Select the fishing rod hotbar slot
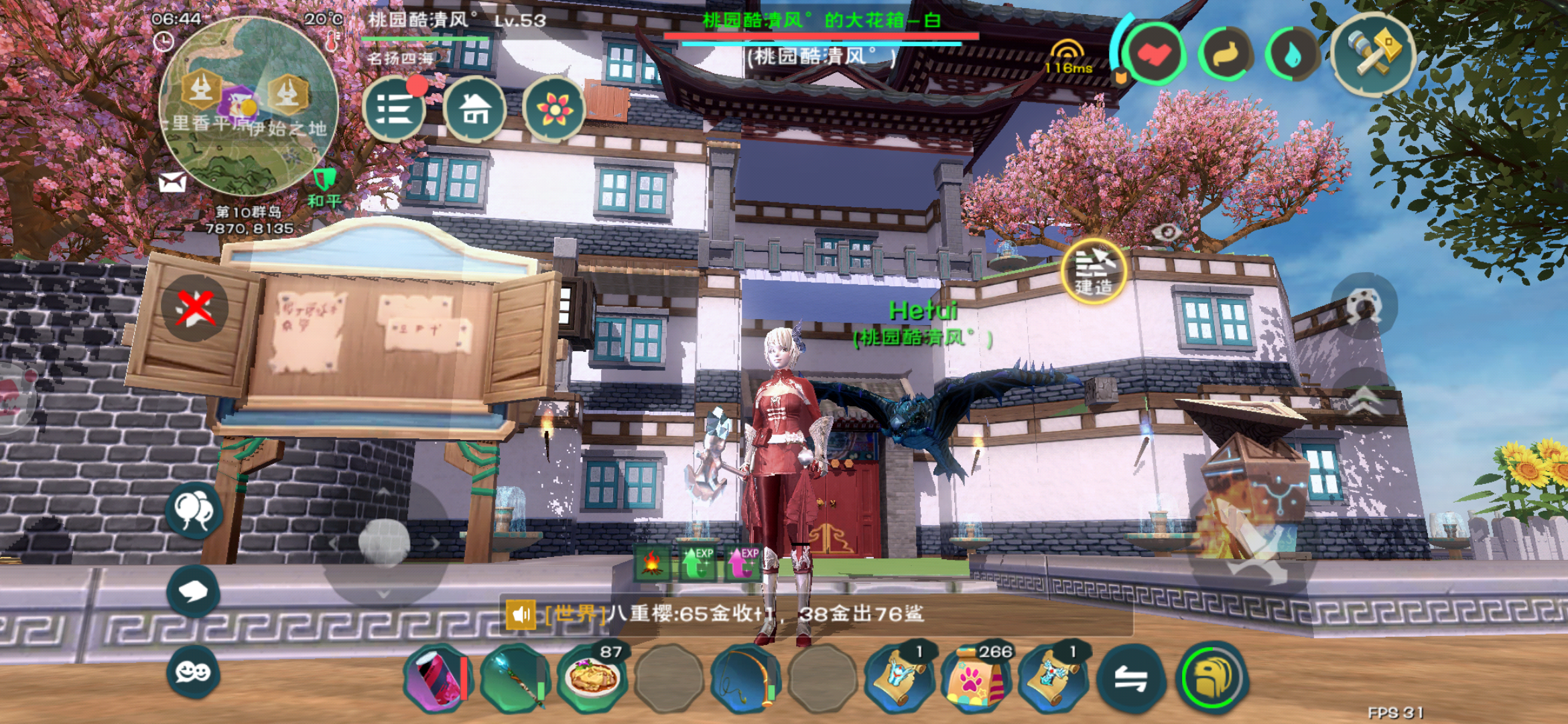Screen dimensions: 1568x724 point(745,678)
